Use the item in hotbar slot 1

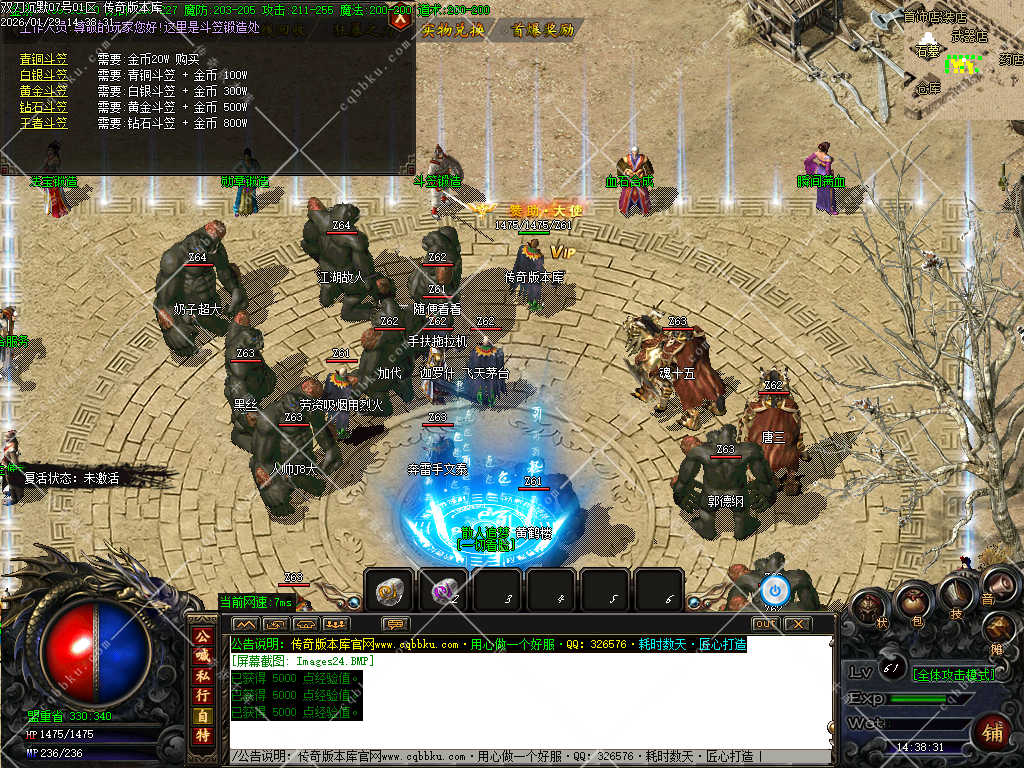(x=389, y=591)
